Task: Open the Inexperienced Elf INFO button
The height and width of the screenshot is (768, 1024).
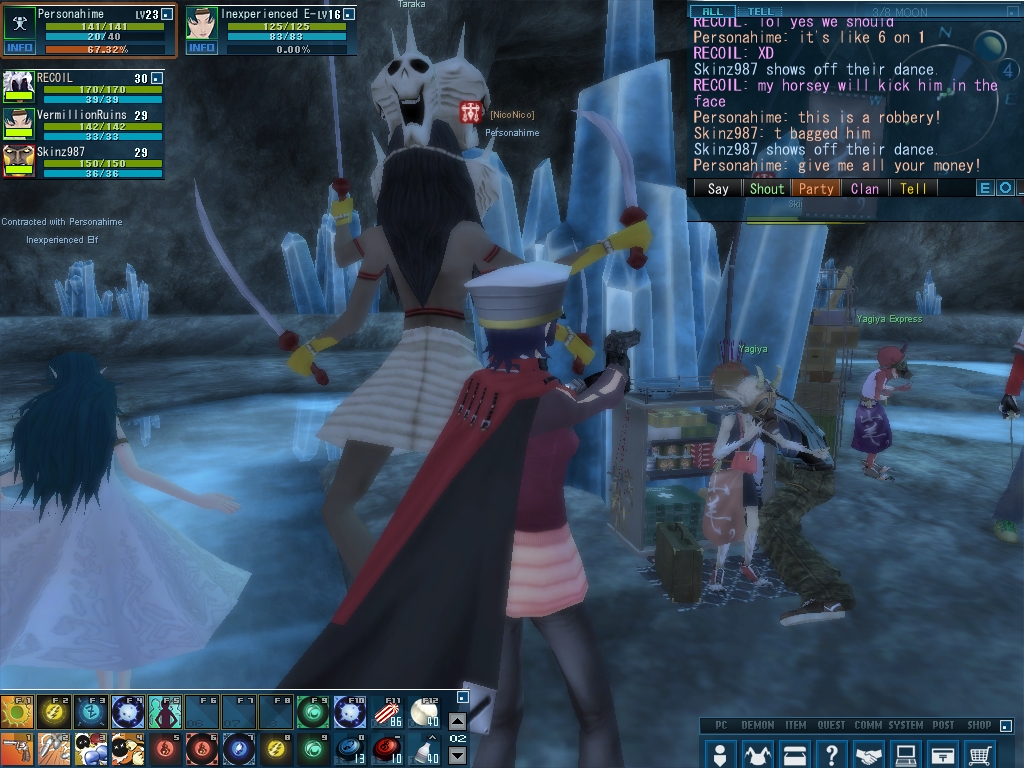Action: pyautogui.click(x=201, y=47)
